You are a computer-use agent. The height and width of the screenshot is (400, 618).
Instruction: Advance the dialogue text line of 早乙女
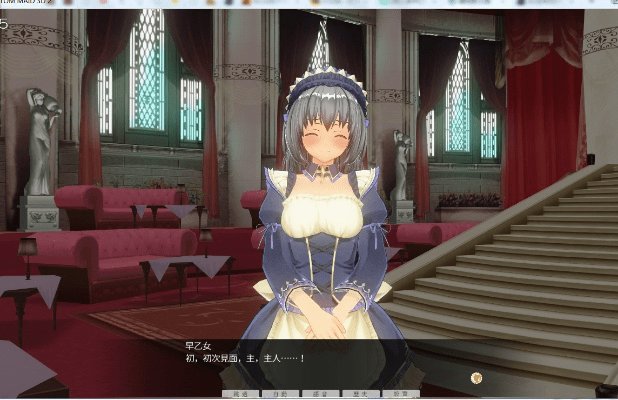[x=245, y=358]
